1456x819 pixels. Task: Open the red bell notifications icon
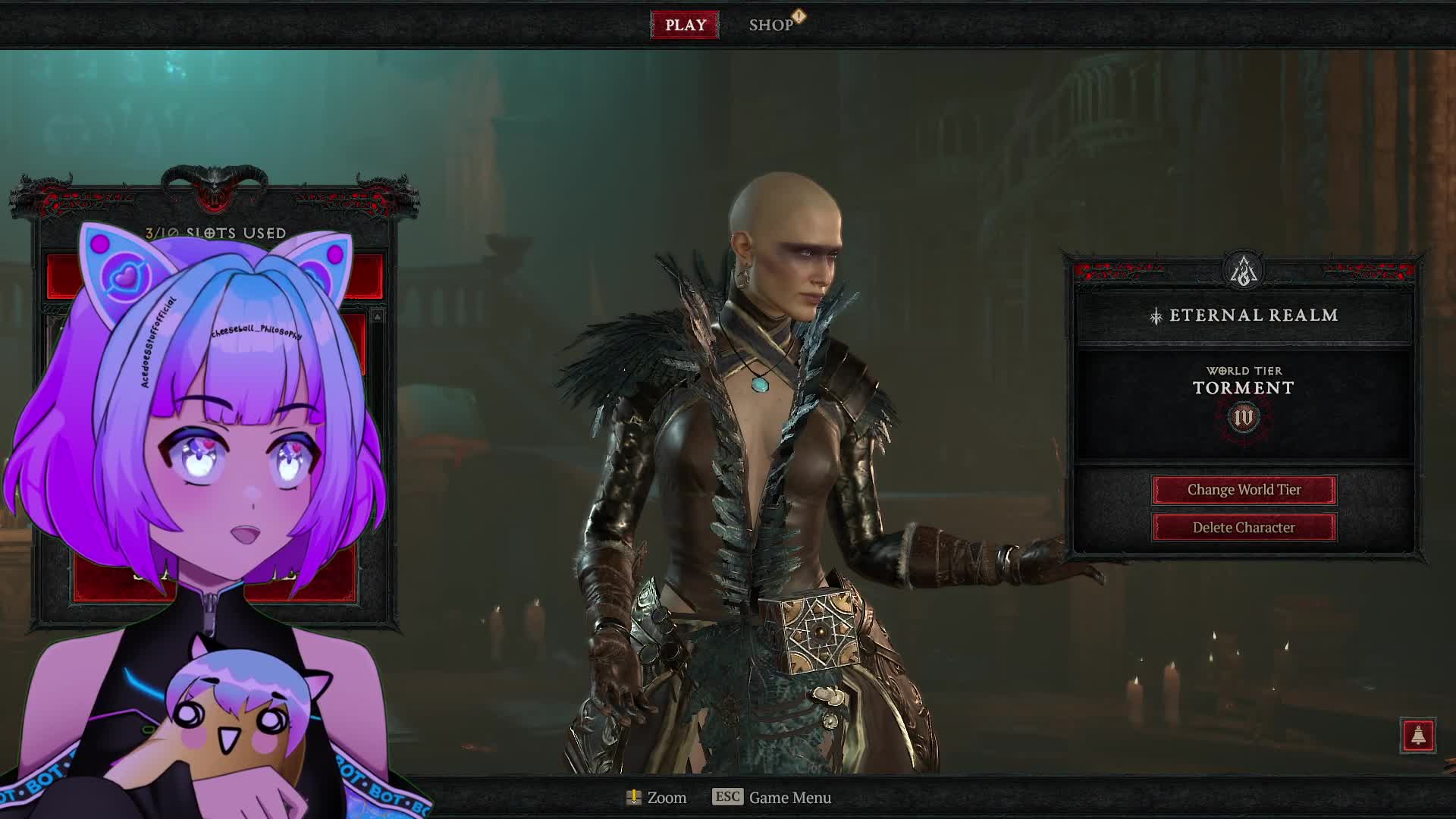click(1418, 736)
